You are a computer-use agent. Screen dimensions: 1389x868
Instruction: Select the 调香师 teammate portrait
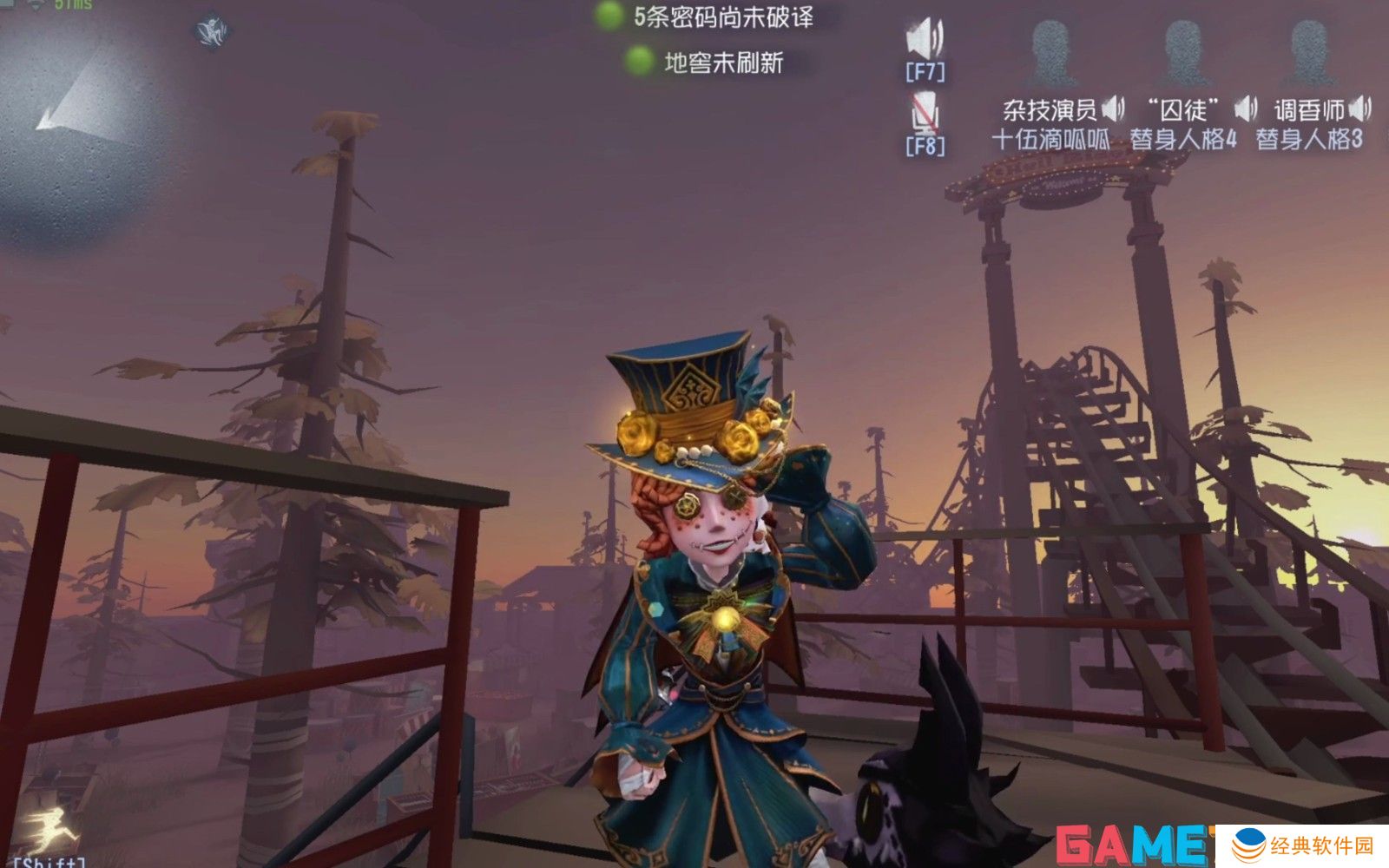1309,54
